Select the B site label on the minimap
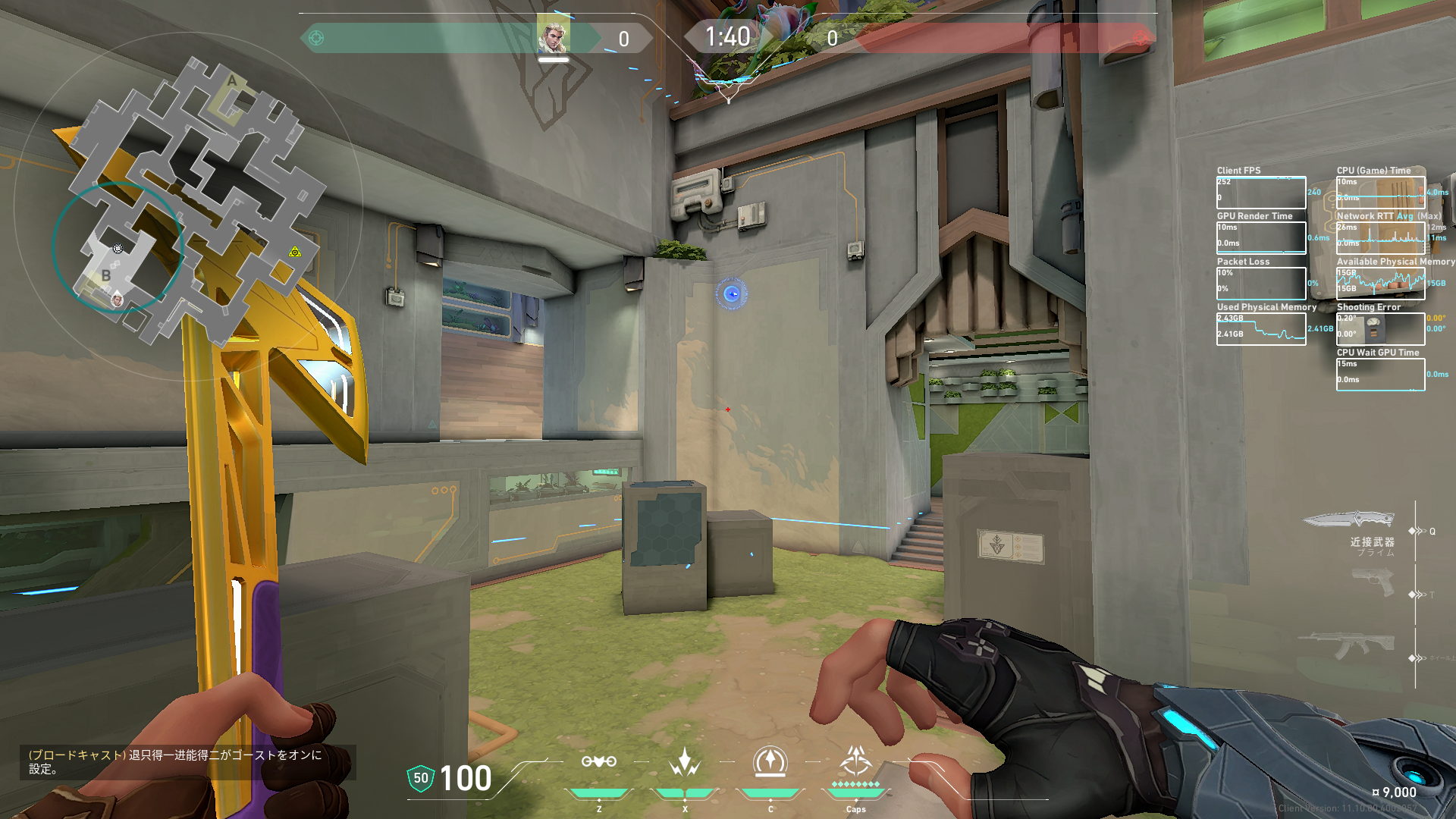The image size is (1456, 819). click(106, 276)
